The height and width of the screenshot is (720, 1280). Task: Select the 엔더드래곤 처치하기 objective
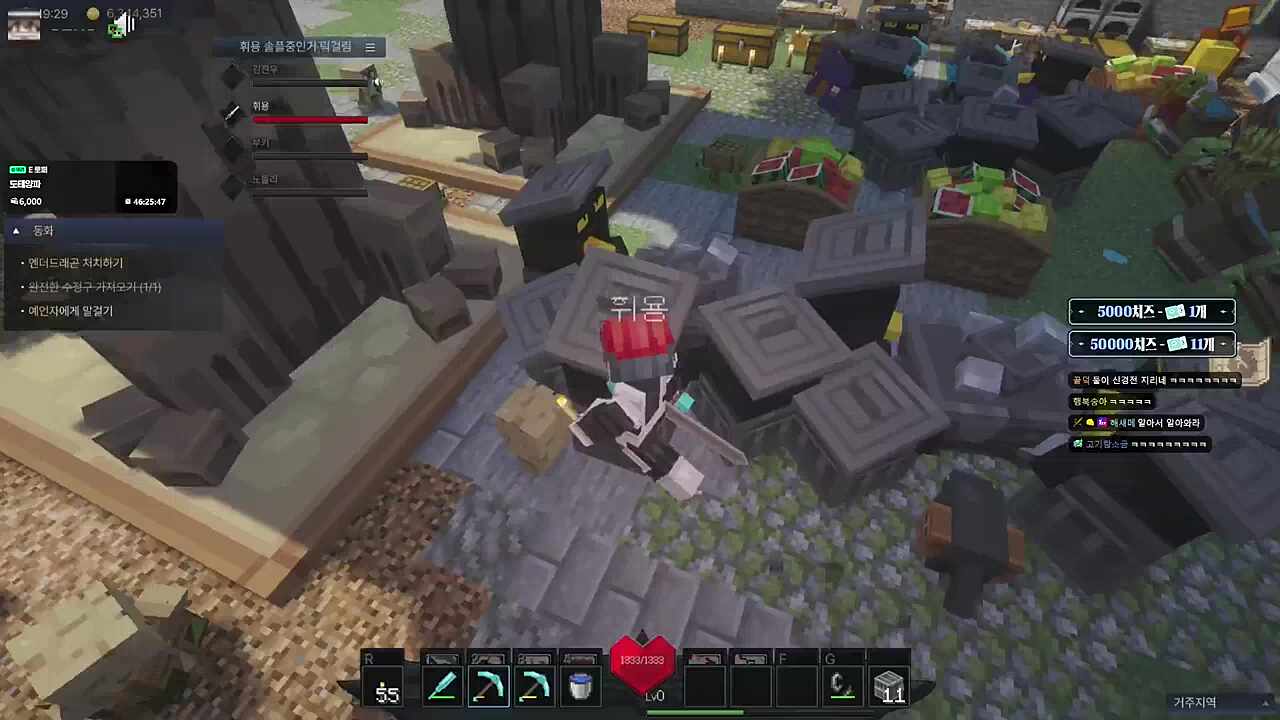click(x=76, y=263)
